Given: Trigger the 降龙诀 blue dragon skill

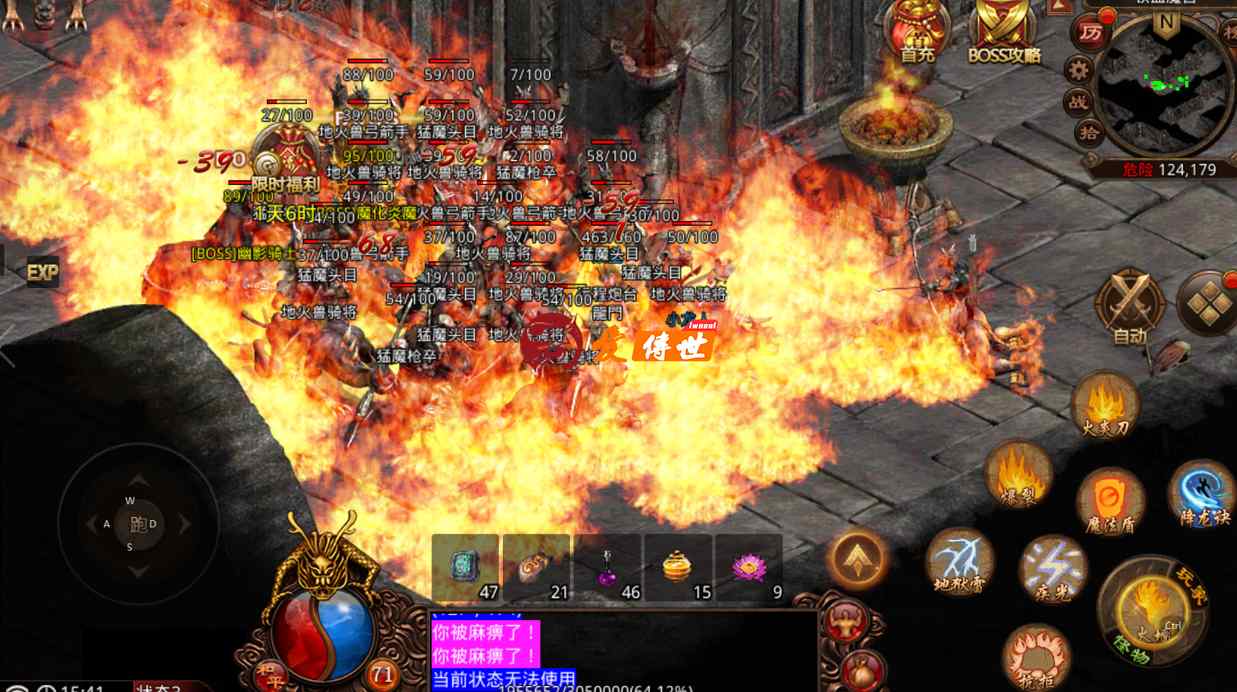Looking at the screenshot, I should click(1201, 492).
